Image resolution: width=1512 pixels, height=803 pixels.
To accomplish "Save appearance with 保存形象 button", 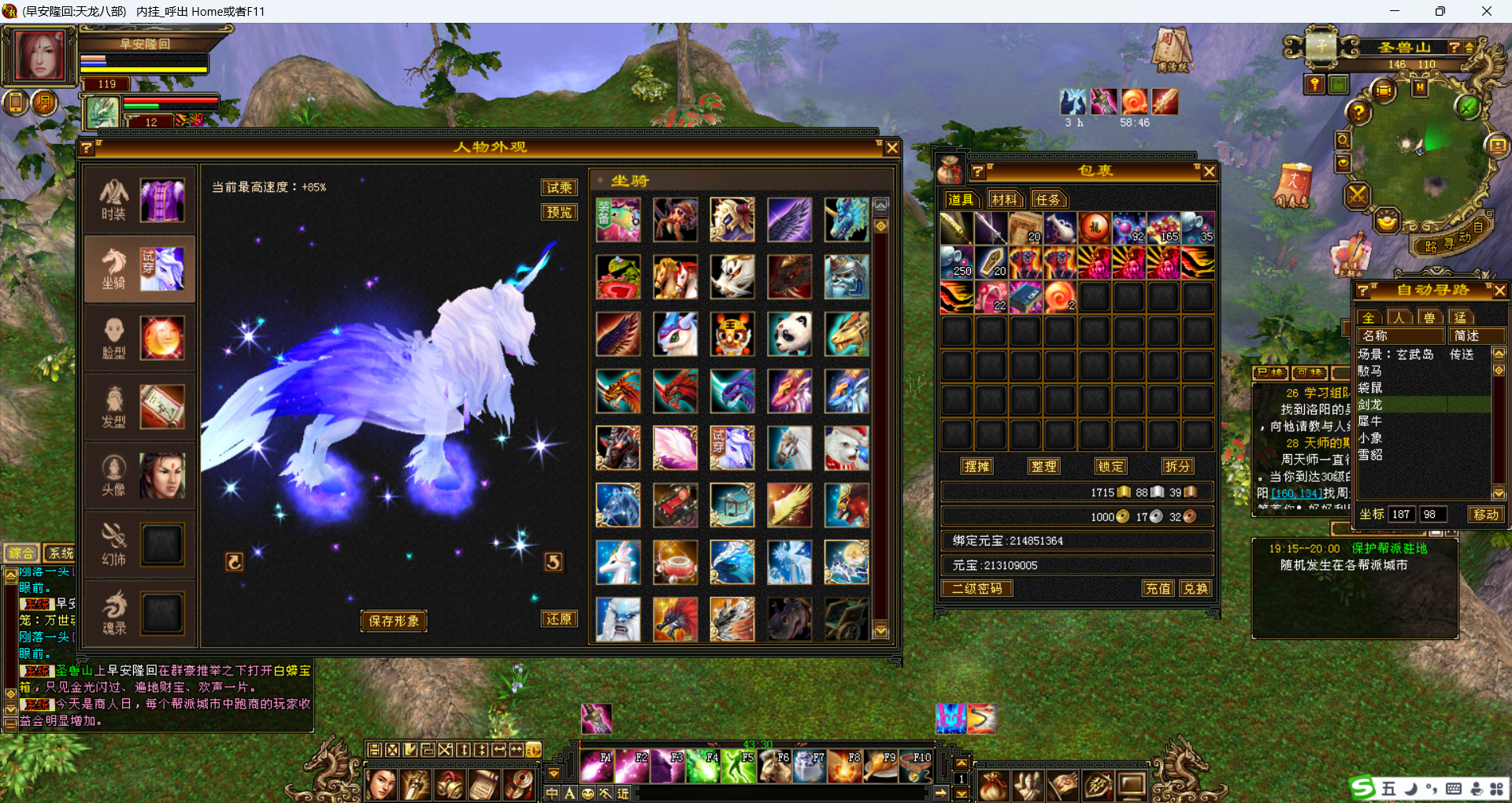I will tap(394, 621).
